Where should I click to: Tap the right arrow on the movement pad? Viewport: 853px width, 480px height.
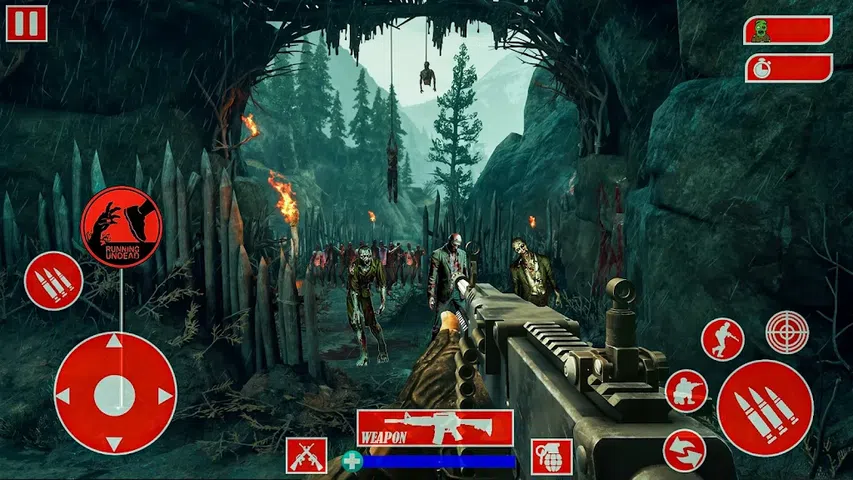coord(165,396)
